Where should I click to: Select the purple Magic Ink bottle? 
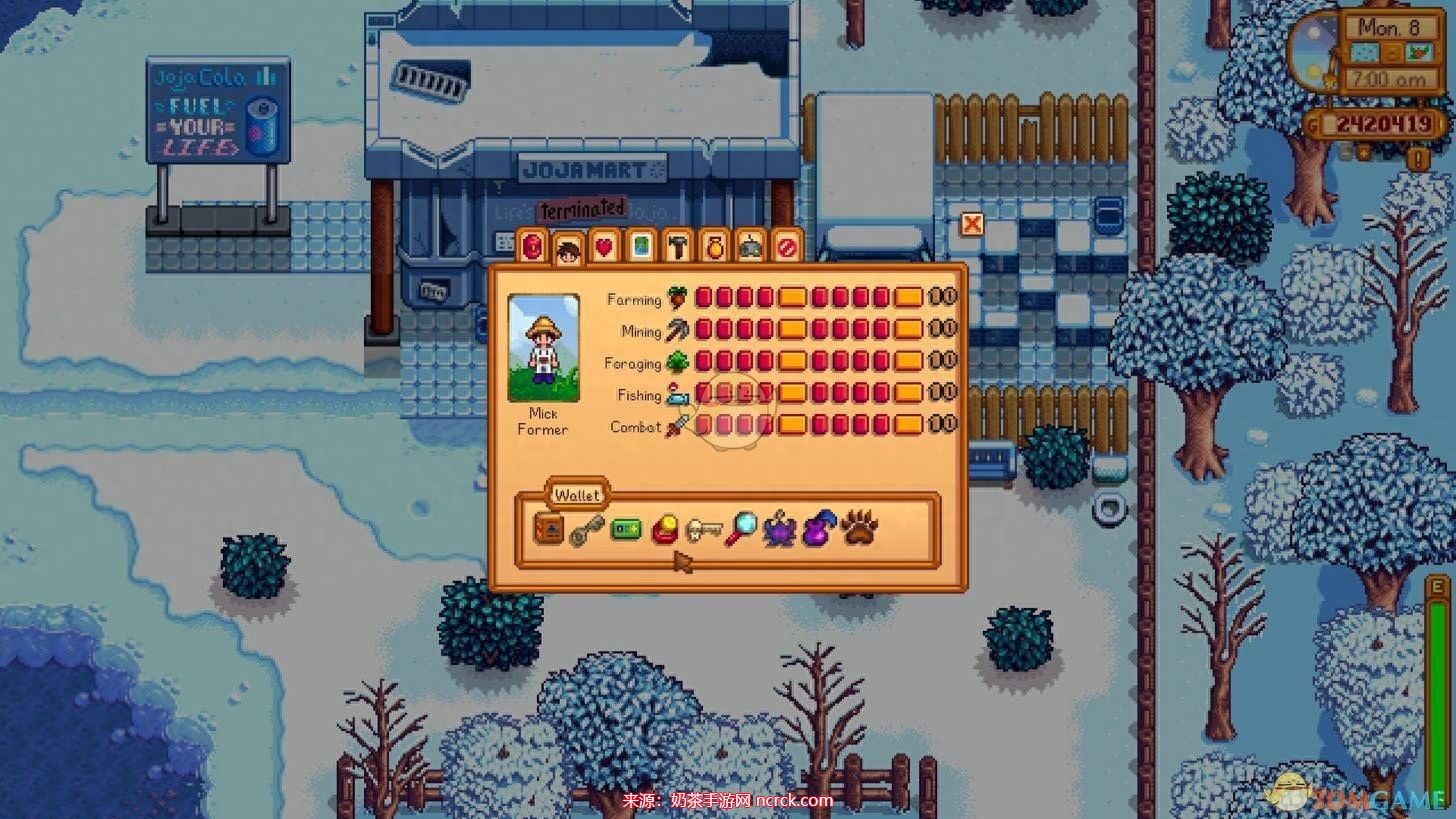click(819, 529)
